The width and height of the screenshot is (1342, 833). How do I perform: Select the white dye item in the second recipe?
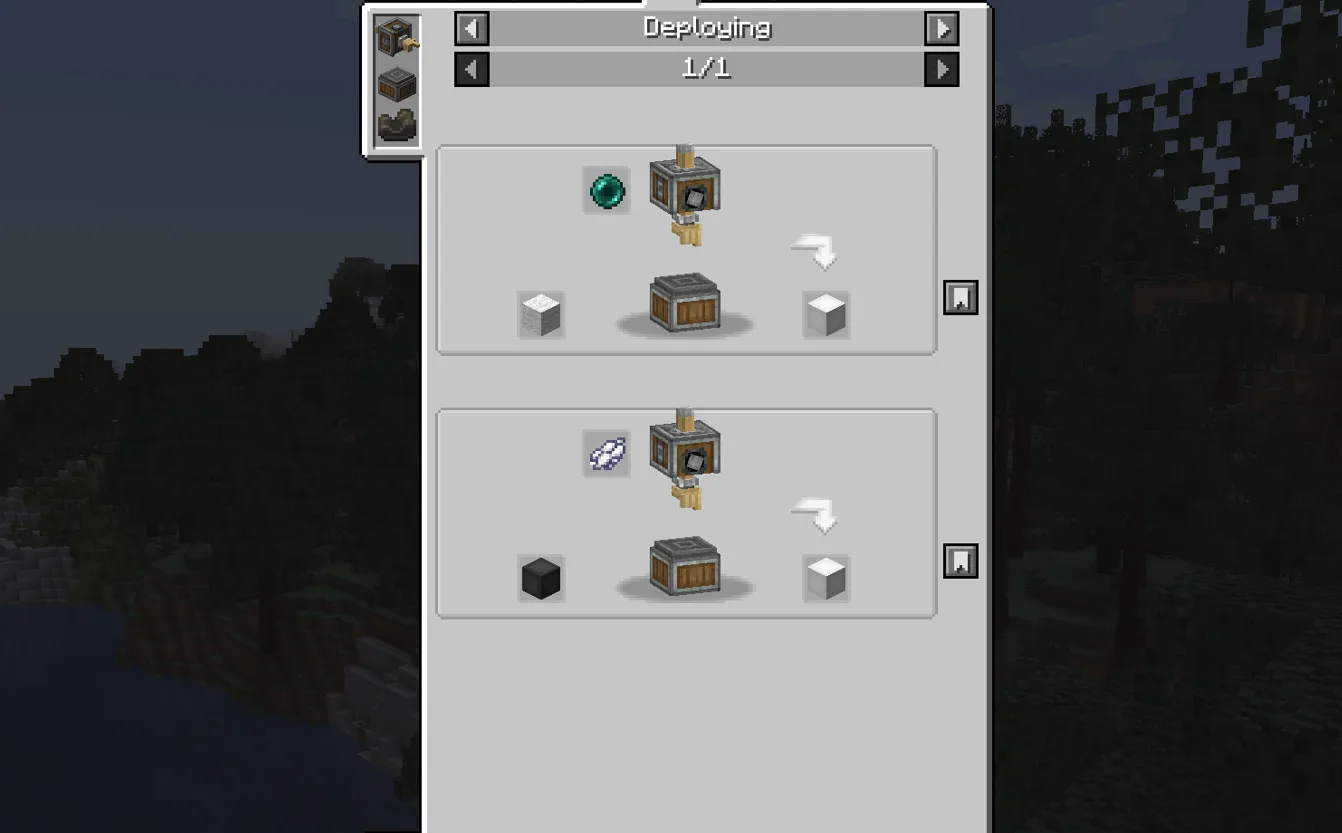pyautogui.click(x=605, y=454)
